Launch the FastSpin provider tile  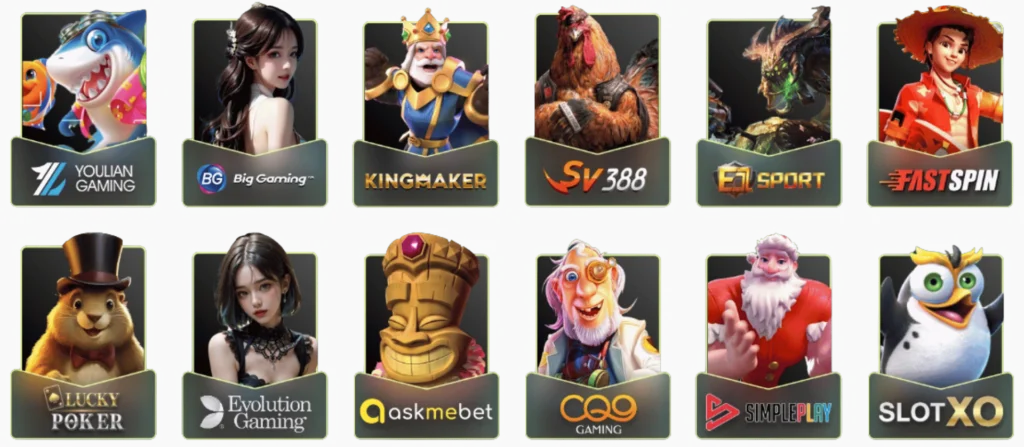(940, 110)
